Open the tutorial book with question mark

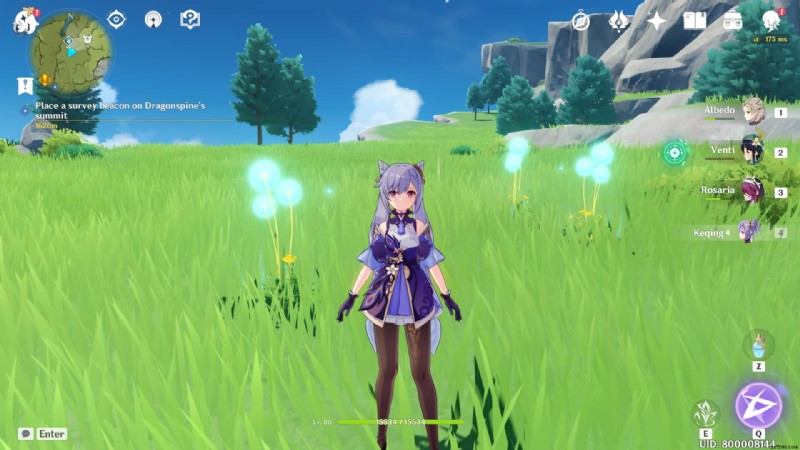pos(189,19)
